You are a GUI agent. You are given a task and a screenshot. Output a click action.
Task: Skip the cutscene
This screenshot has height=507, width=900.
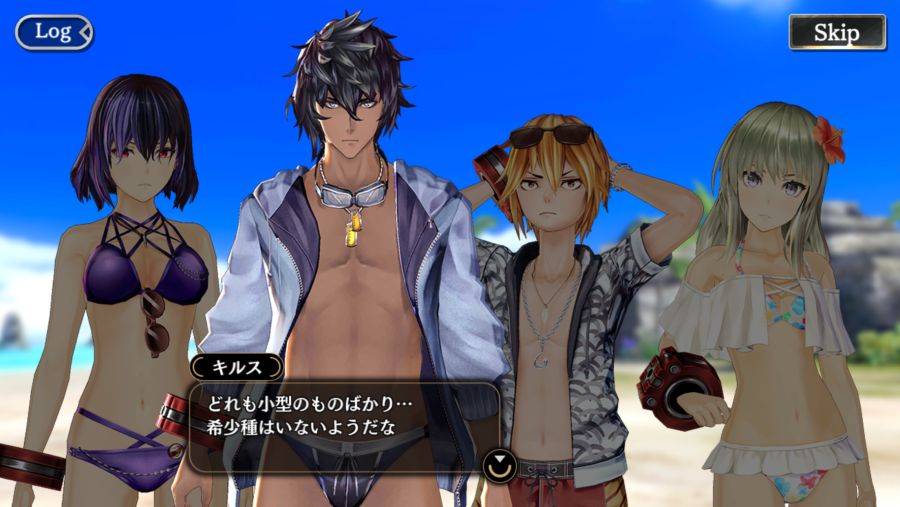pos(836,32)
